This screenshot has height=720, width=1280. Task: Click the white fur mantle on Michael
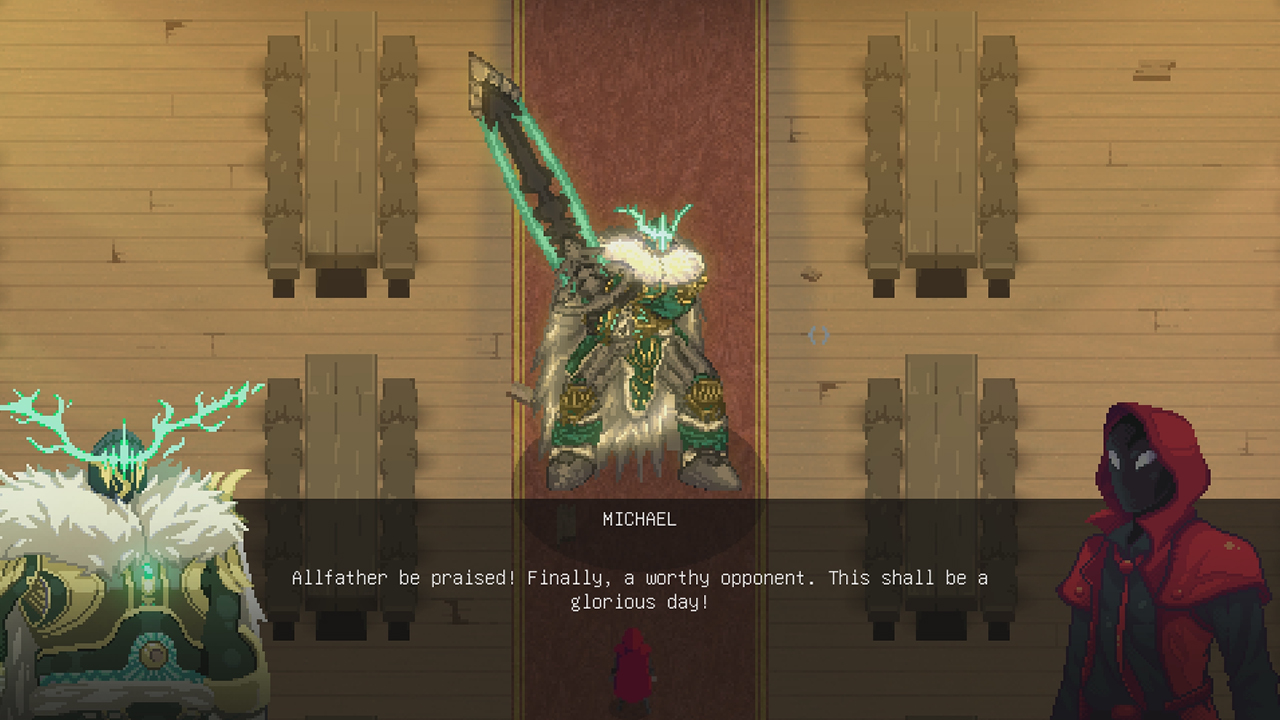(x=655, y=260)
